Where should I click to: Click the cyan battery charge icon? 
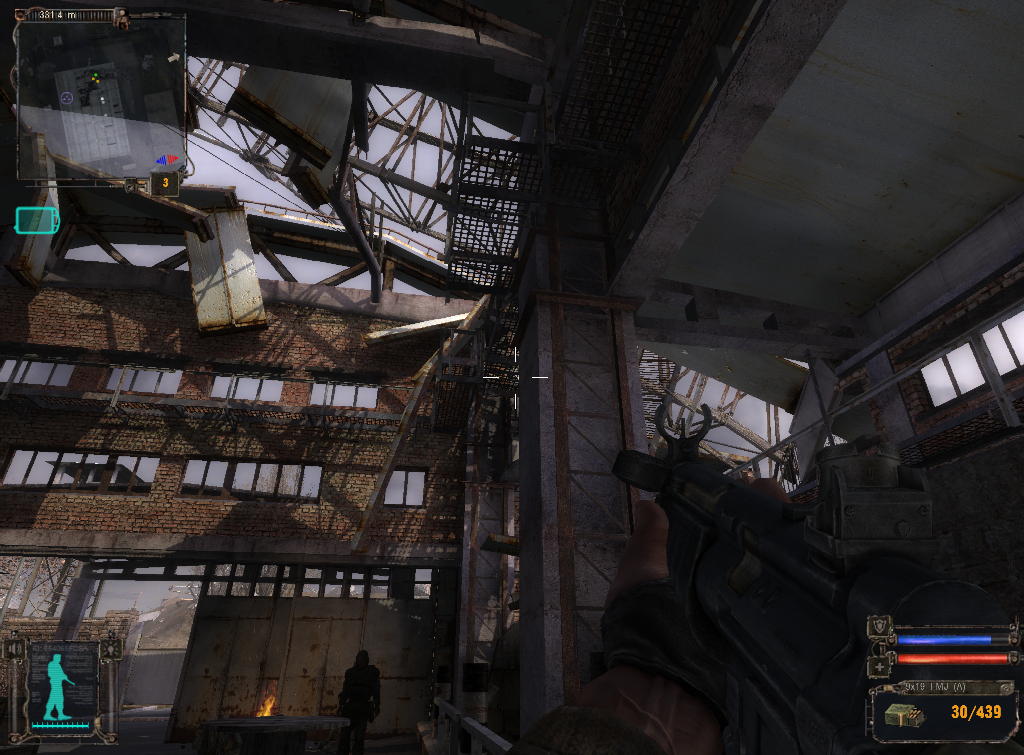point(37,220)
